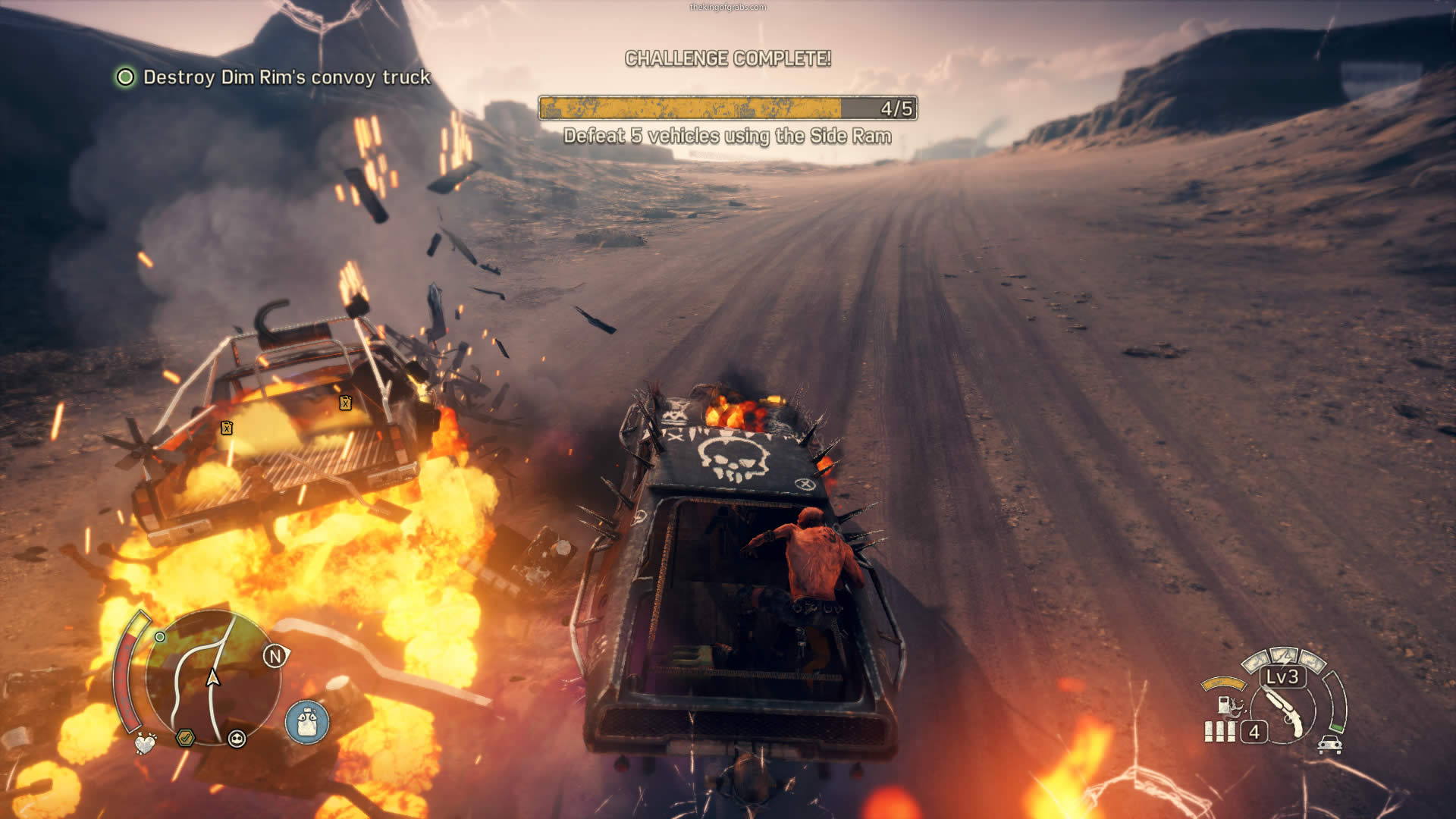
Task: Click the player arrow on the minimap
Action: [x=213, y=677]
